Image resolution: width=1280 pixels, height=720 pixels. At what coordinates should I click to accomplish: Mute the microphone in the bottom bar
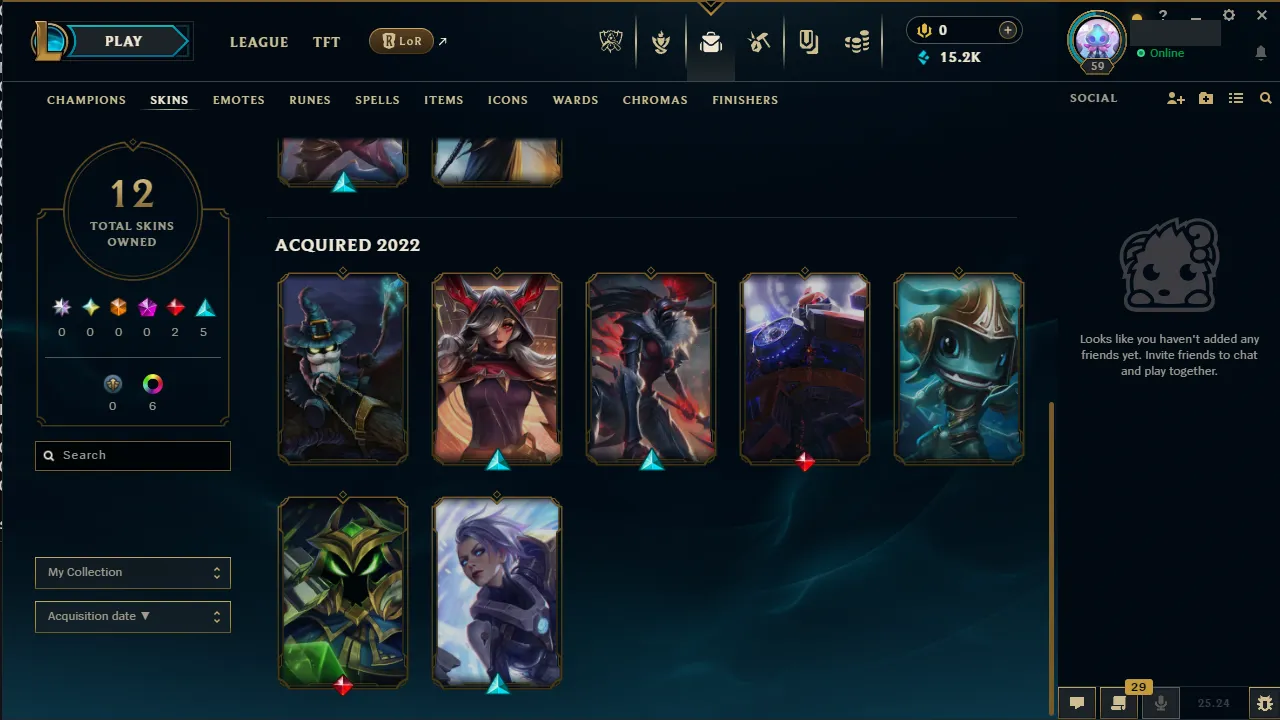[1160, 703]
